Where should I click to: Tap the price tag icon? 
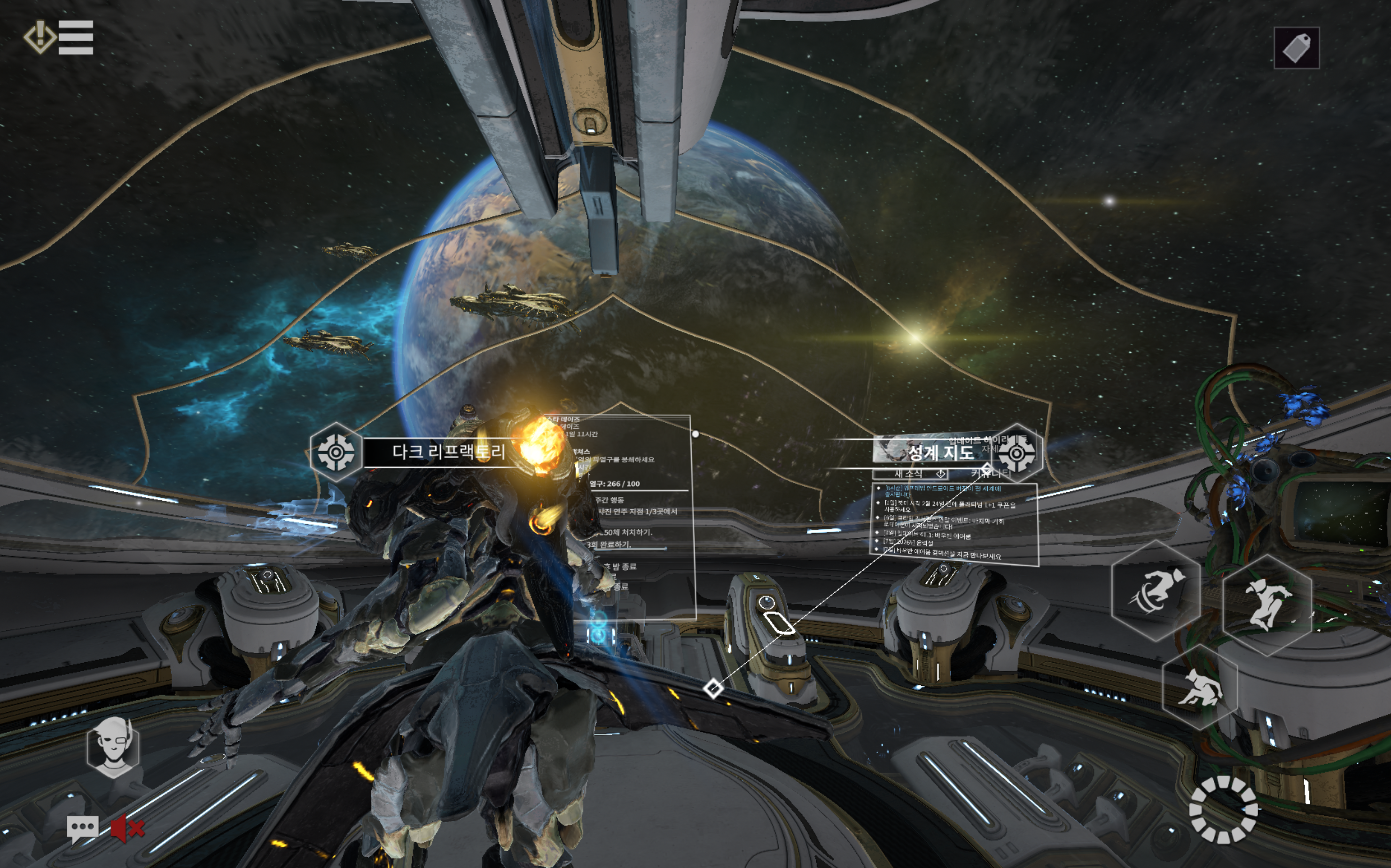[x=1296, y=48]
